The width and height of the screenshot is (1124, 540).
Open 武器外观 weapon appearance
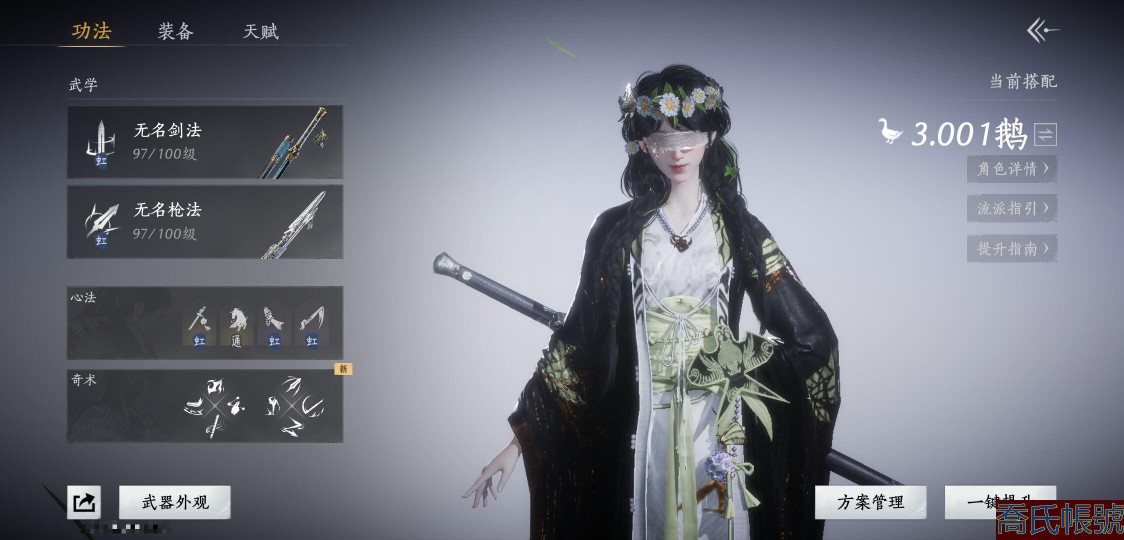(x=175, y=502)
